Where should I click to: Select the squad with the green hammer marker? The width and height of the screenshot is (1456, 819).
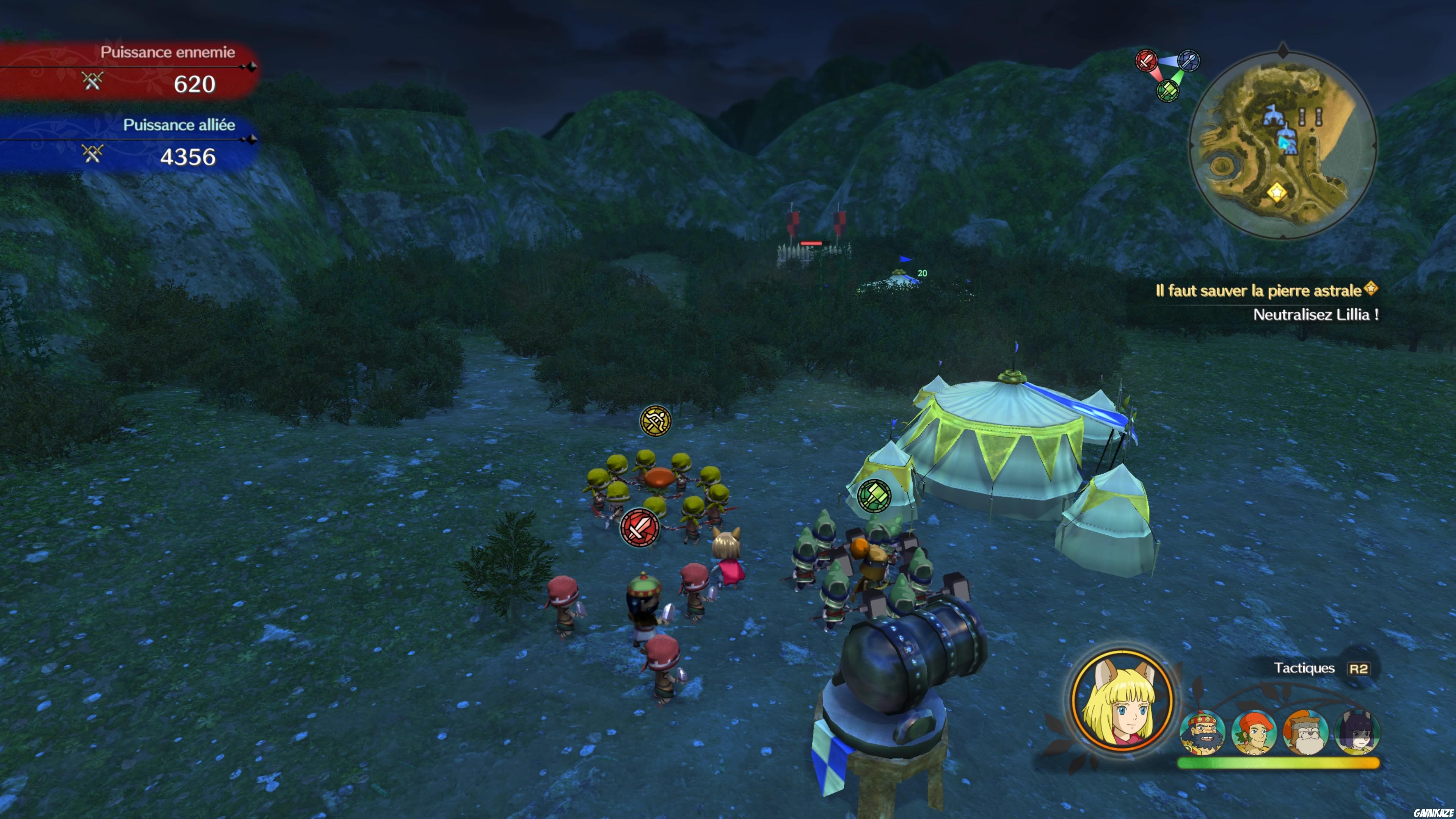click(x=874, y=495)
